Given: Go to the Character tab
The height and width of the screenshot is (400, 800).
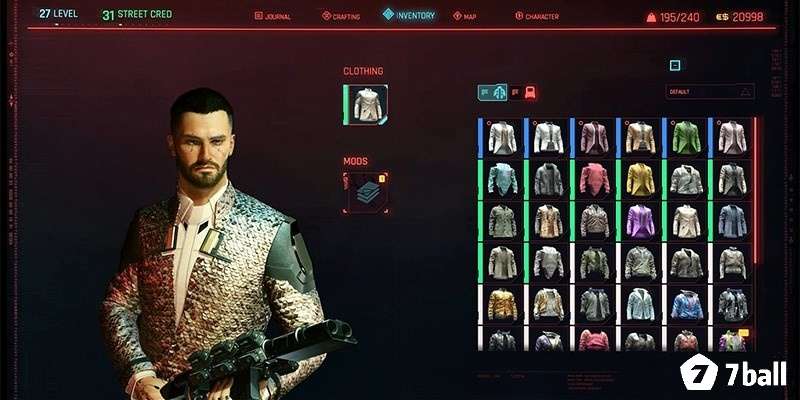Looking at the screenshot, I should click(537, 16).
